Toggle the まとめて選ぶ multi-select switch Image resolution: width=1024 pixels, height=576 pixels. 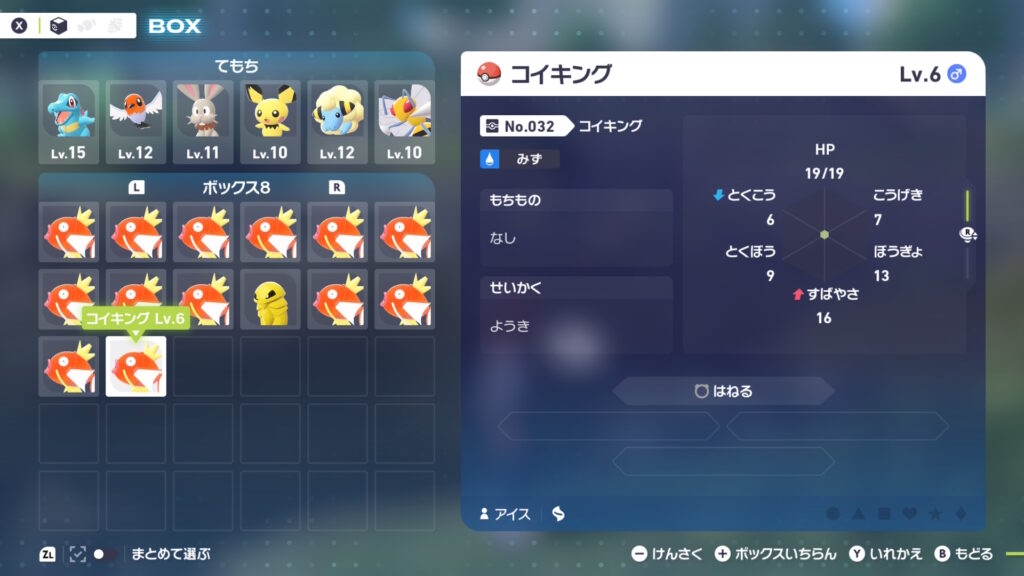(x=104, y=553)
